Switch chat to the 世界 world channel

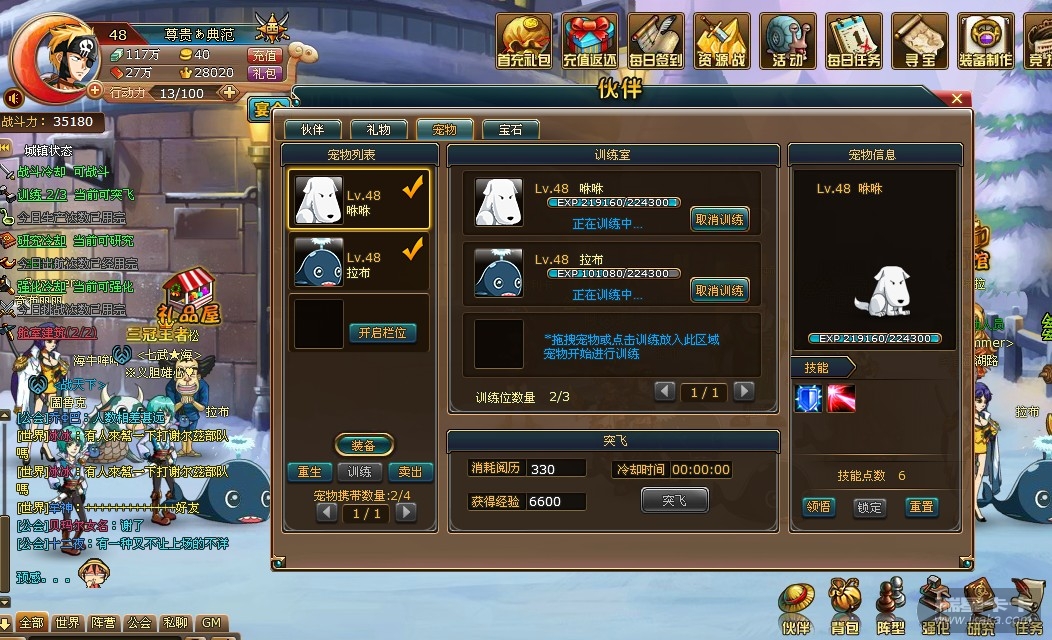point(67,623)
